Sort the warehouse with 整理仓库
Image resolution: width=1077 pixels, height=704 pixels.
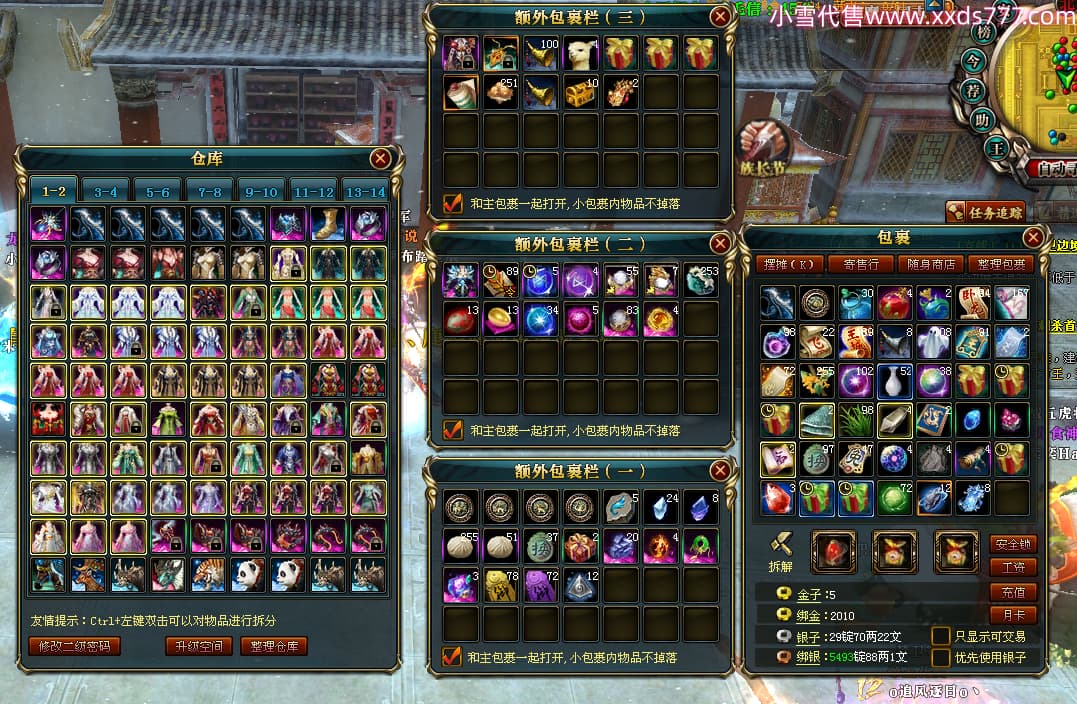274,646
